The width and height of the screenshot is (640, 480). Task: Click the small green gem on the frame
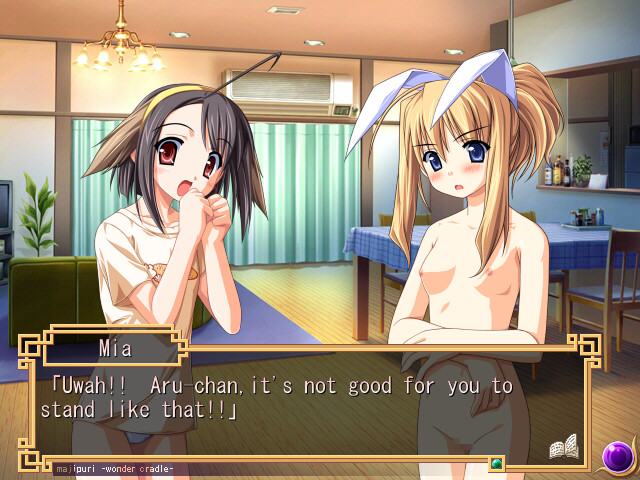click(x=495, y=463)
